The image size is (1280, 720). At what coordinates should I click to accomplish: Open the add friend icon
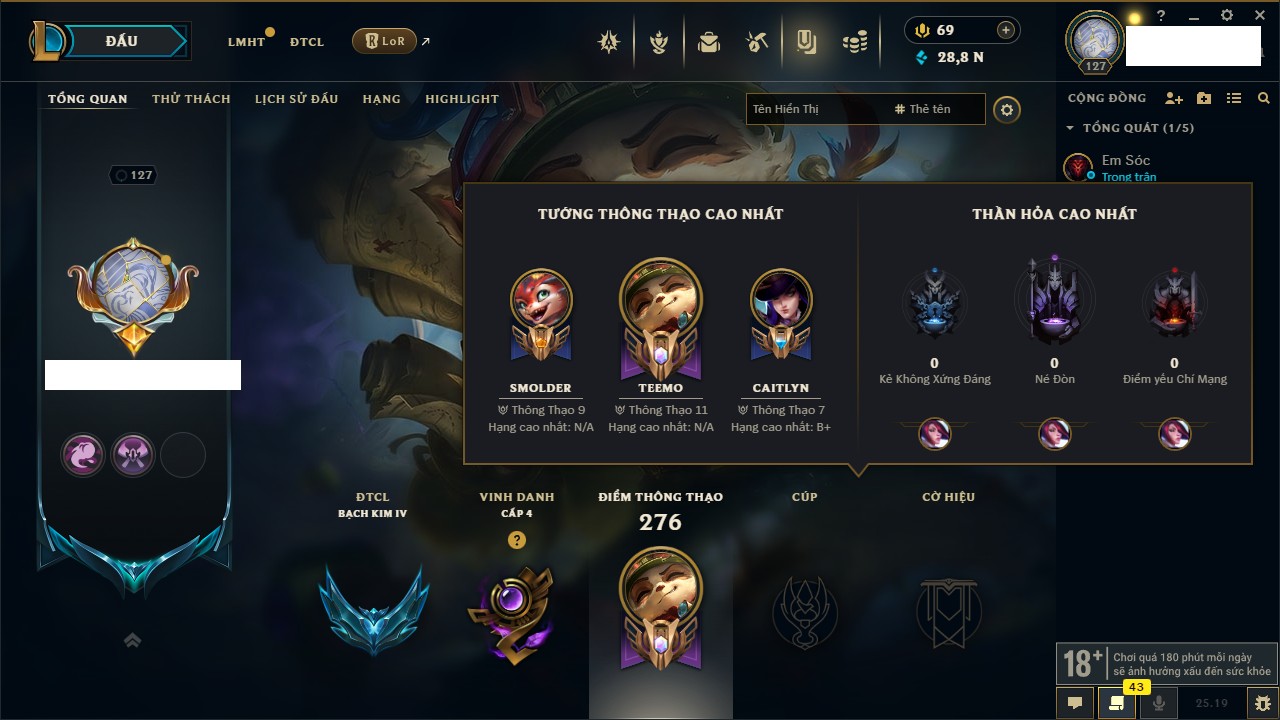point(1174,98)
